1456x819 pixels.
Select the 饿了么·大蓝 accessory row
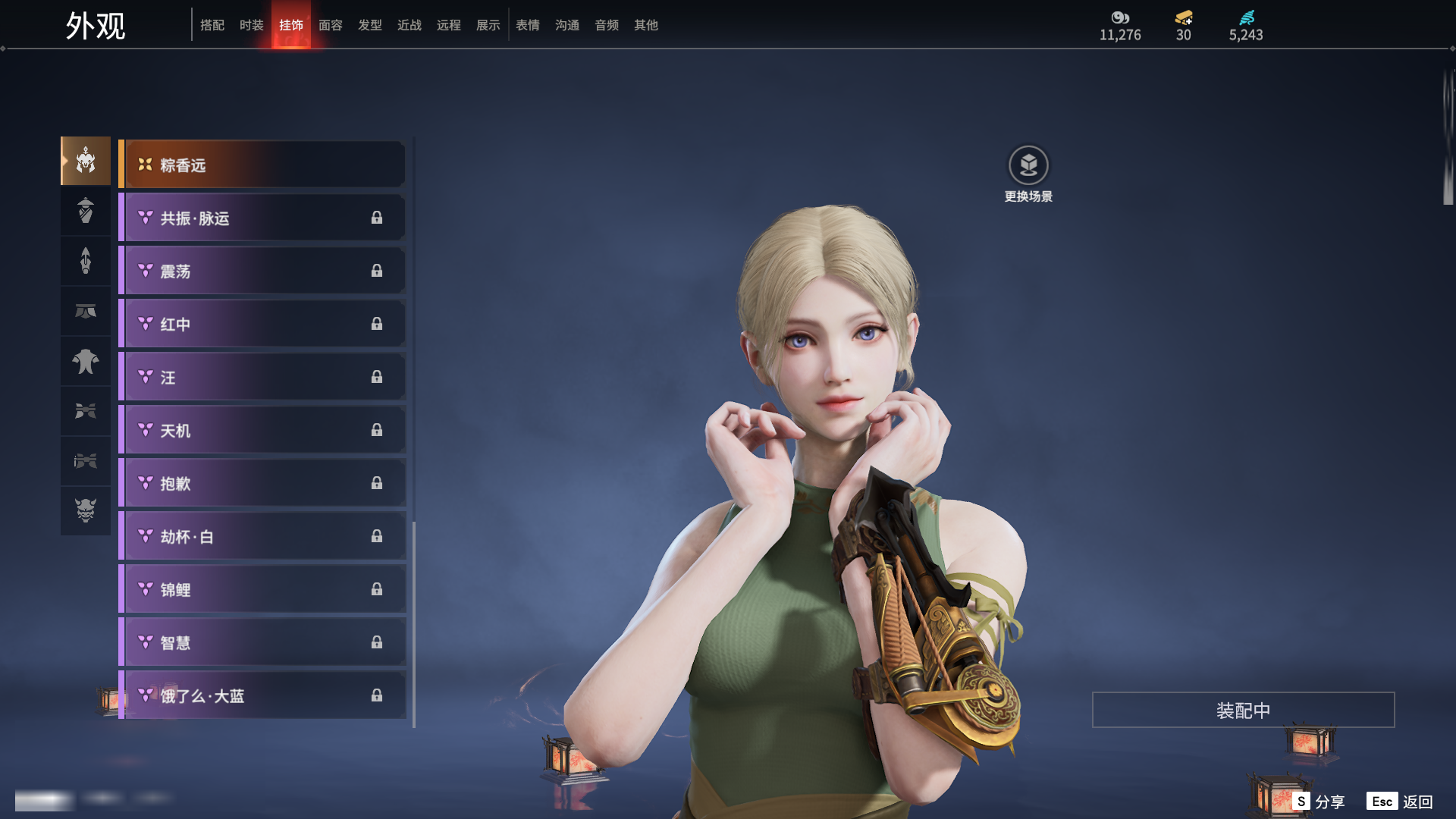click(x=262, y=695)
